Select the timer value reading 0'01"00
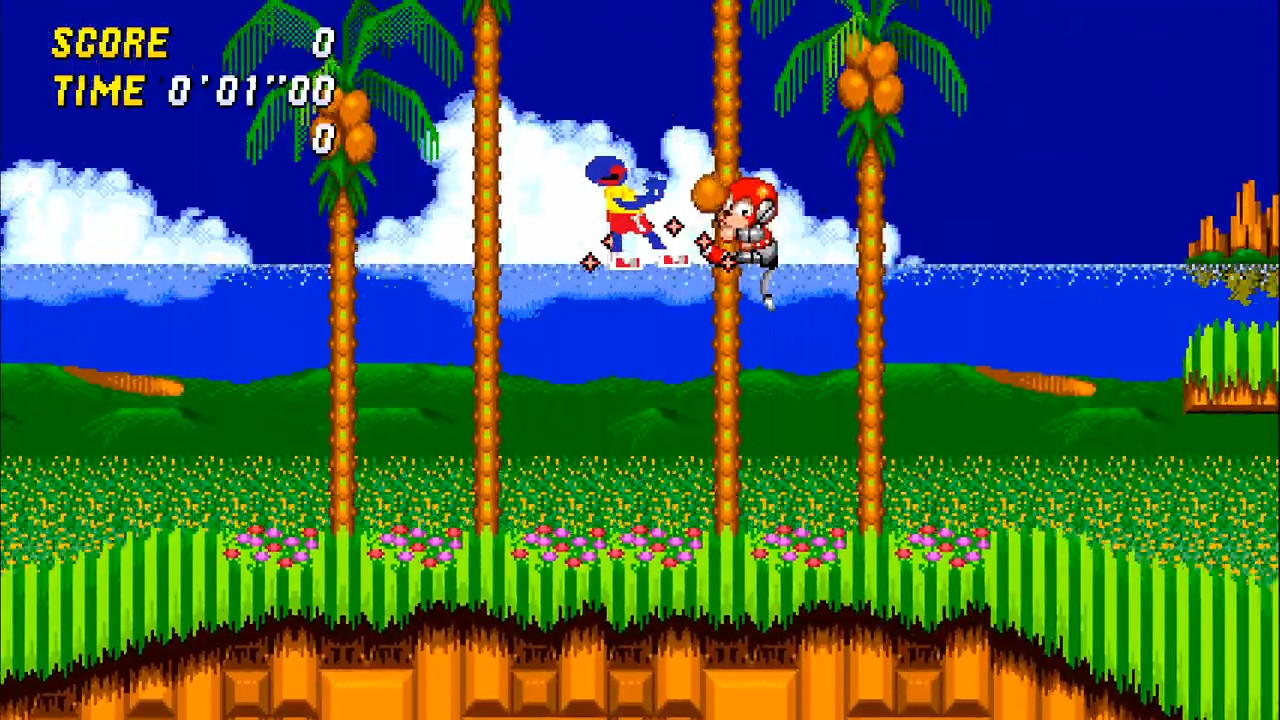1280x720 pixels. coord(250,90)
